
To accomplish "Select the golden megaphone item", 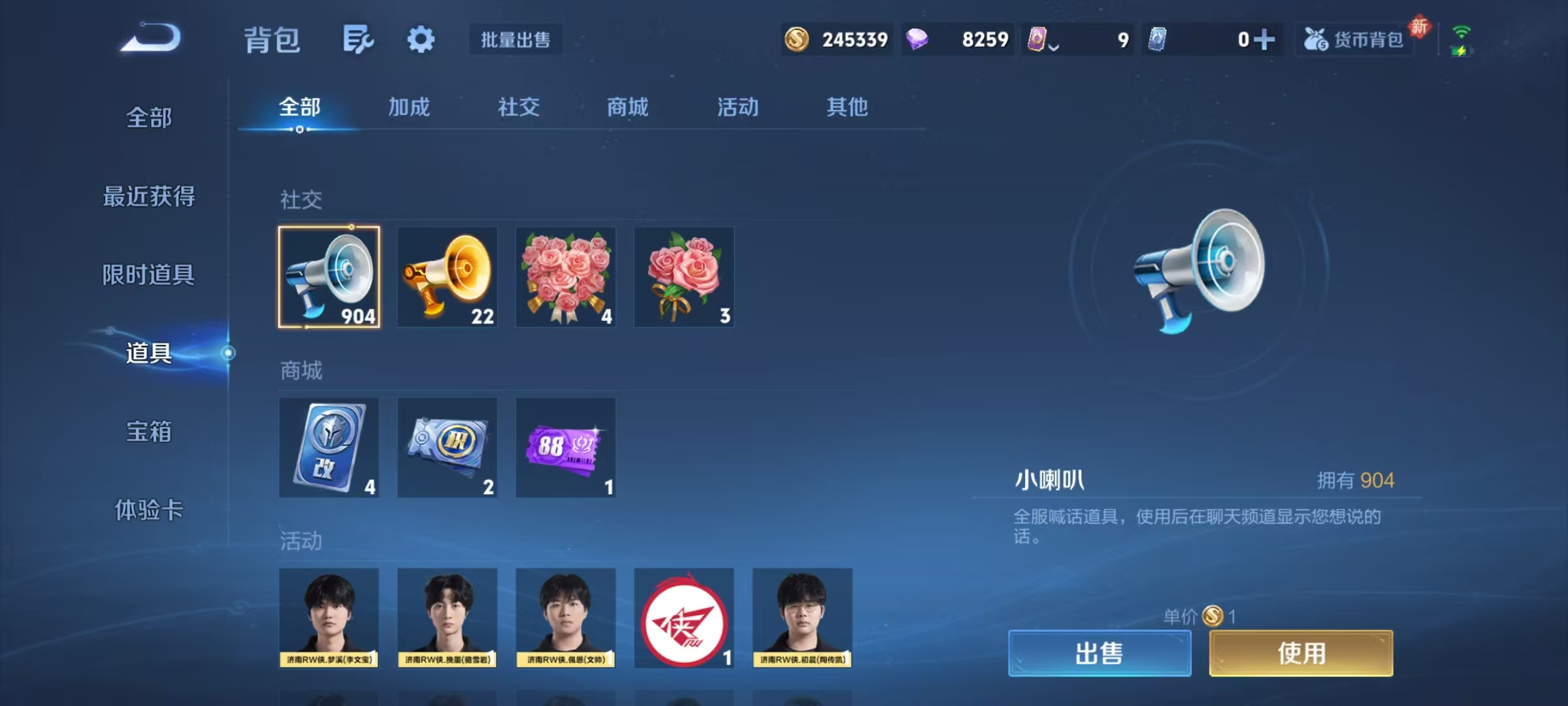I will (447, 277).
